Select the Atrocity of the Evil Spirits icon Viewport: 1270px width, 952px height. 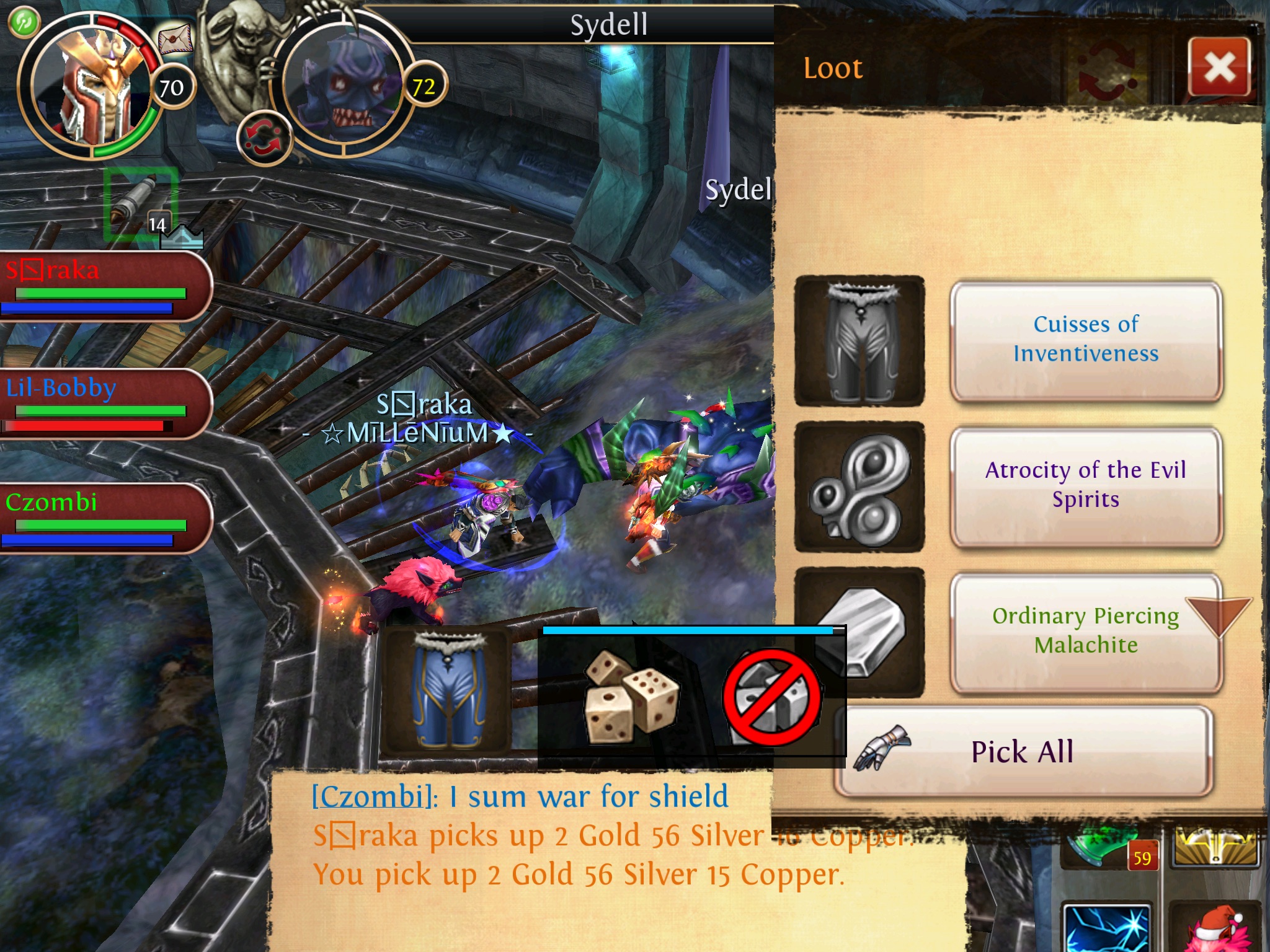[x=859, y=487]
